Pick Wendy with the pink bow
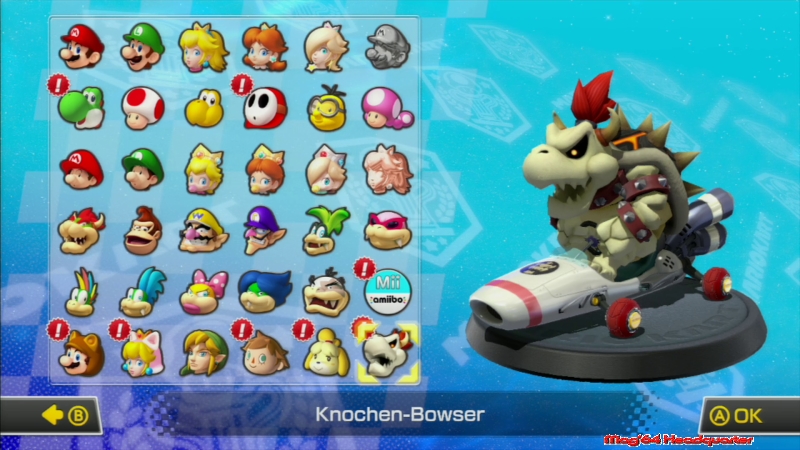This screenshot has width=800, height=450. (203, 291)
